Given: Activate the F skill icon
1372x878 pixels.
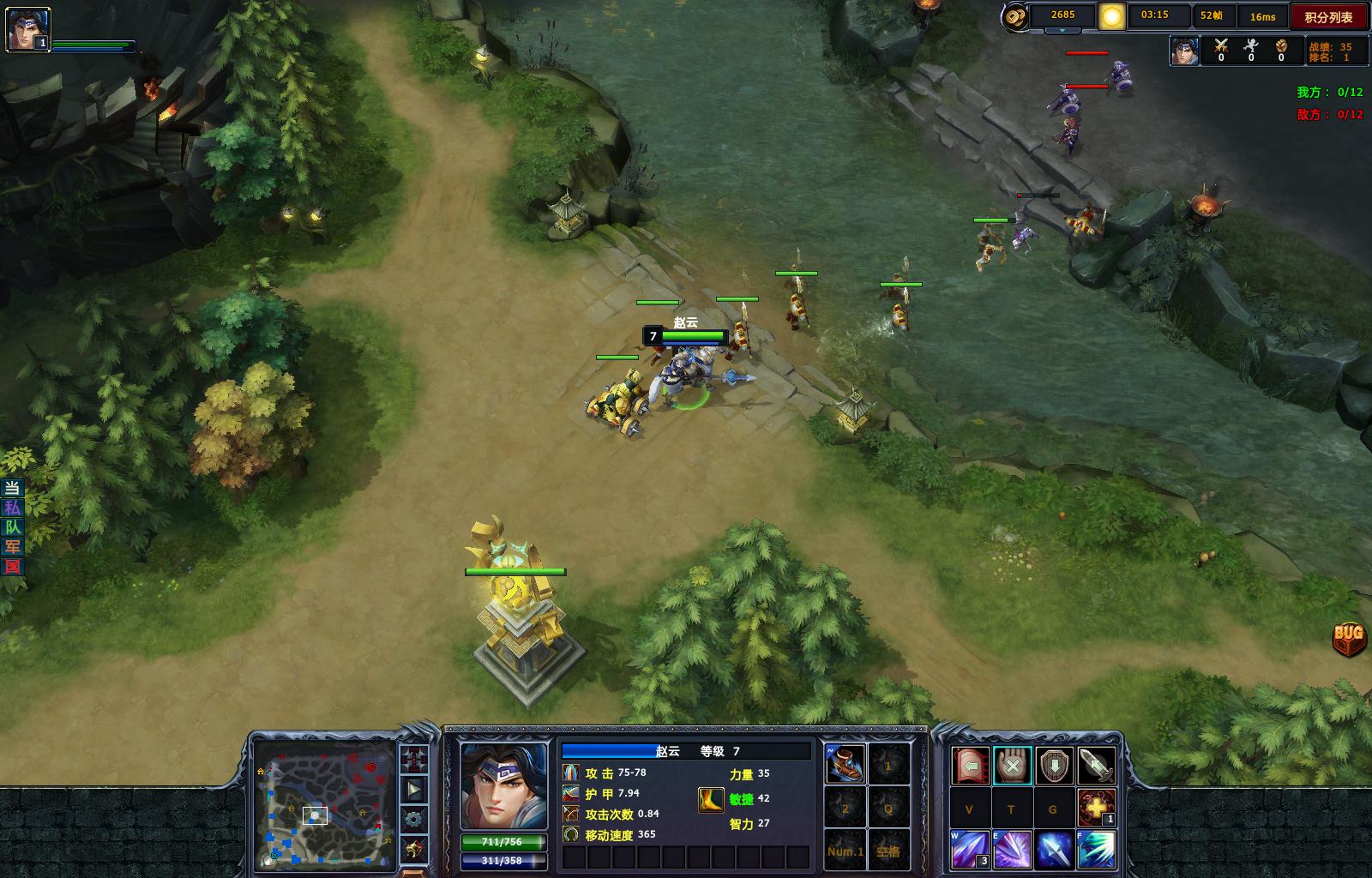Looking at the screenshot, I should (1096, 849).
